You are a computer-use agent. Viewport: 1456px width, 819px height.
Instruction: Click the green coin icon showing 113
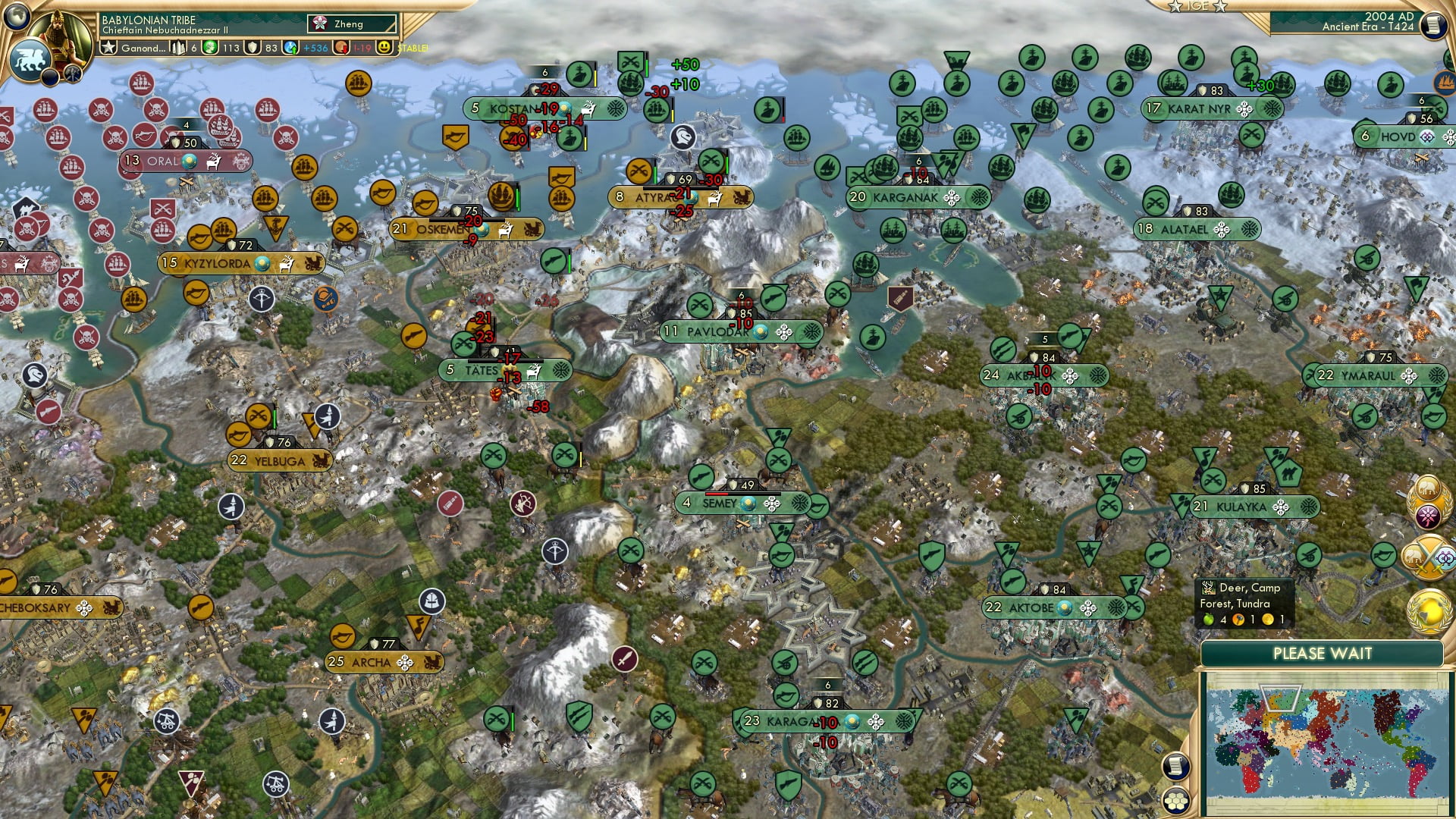(211, 49)
